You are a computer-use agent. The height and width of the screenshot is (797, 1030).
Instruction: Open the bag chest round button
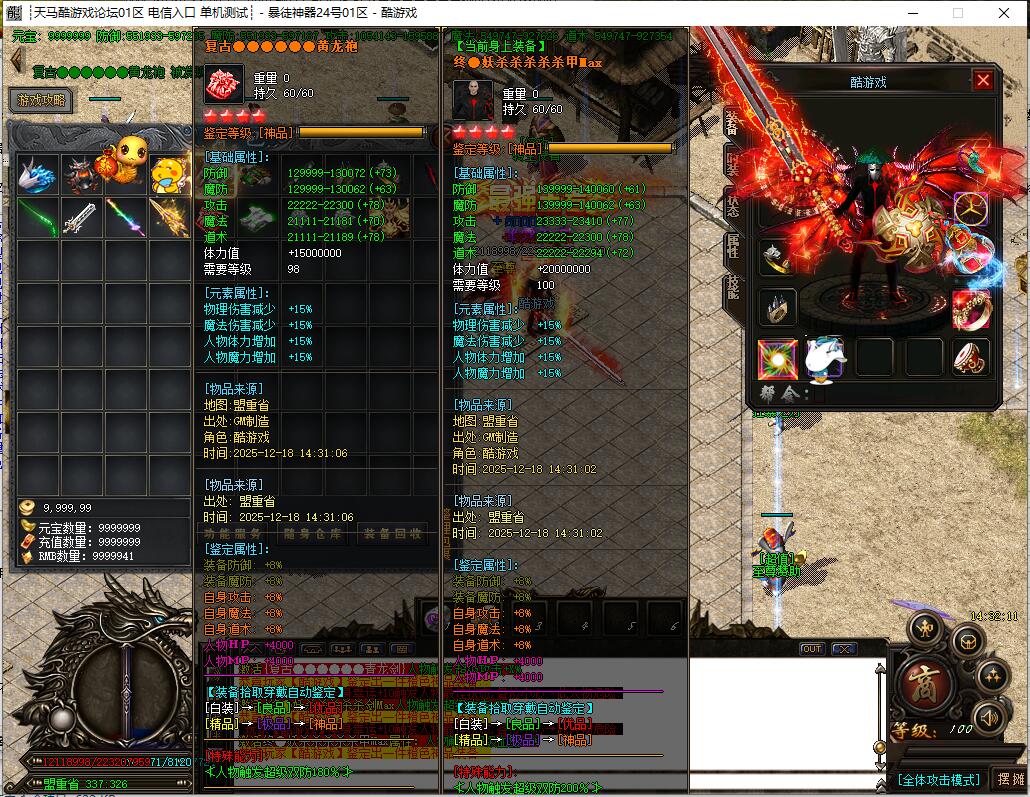[966, 641]
